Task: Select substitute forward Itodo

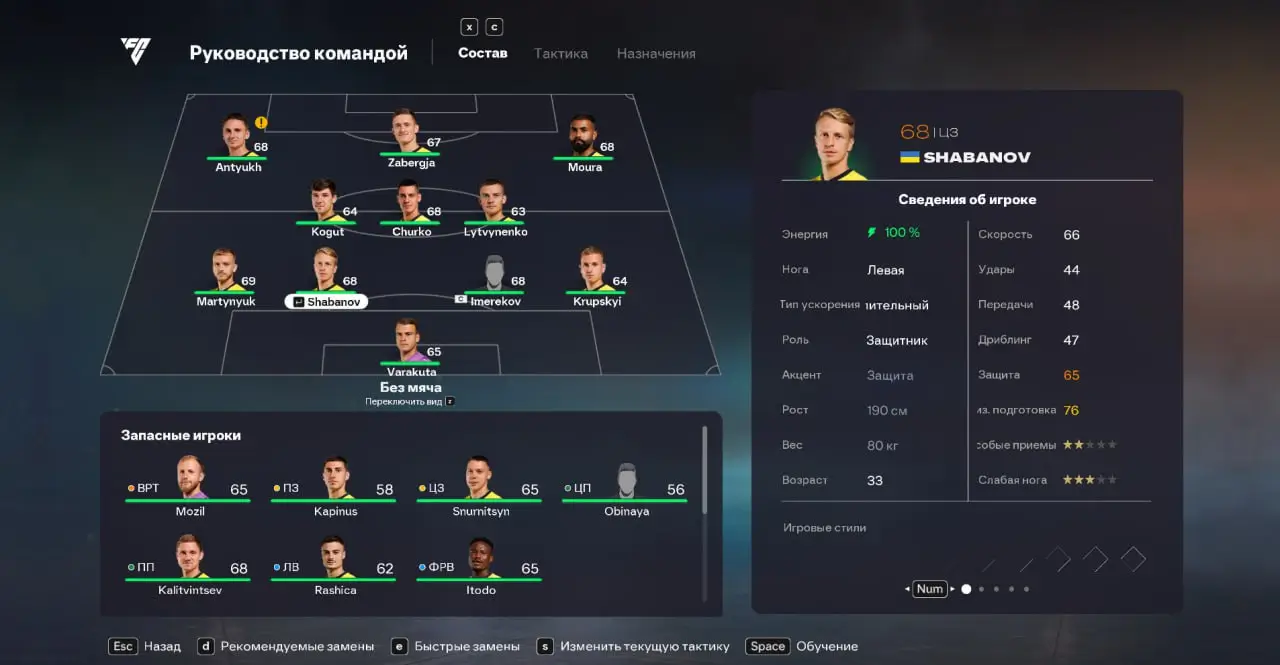Action: click(481, 563)
